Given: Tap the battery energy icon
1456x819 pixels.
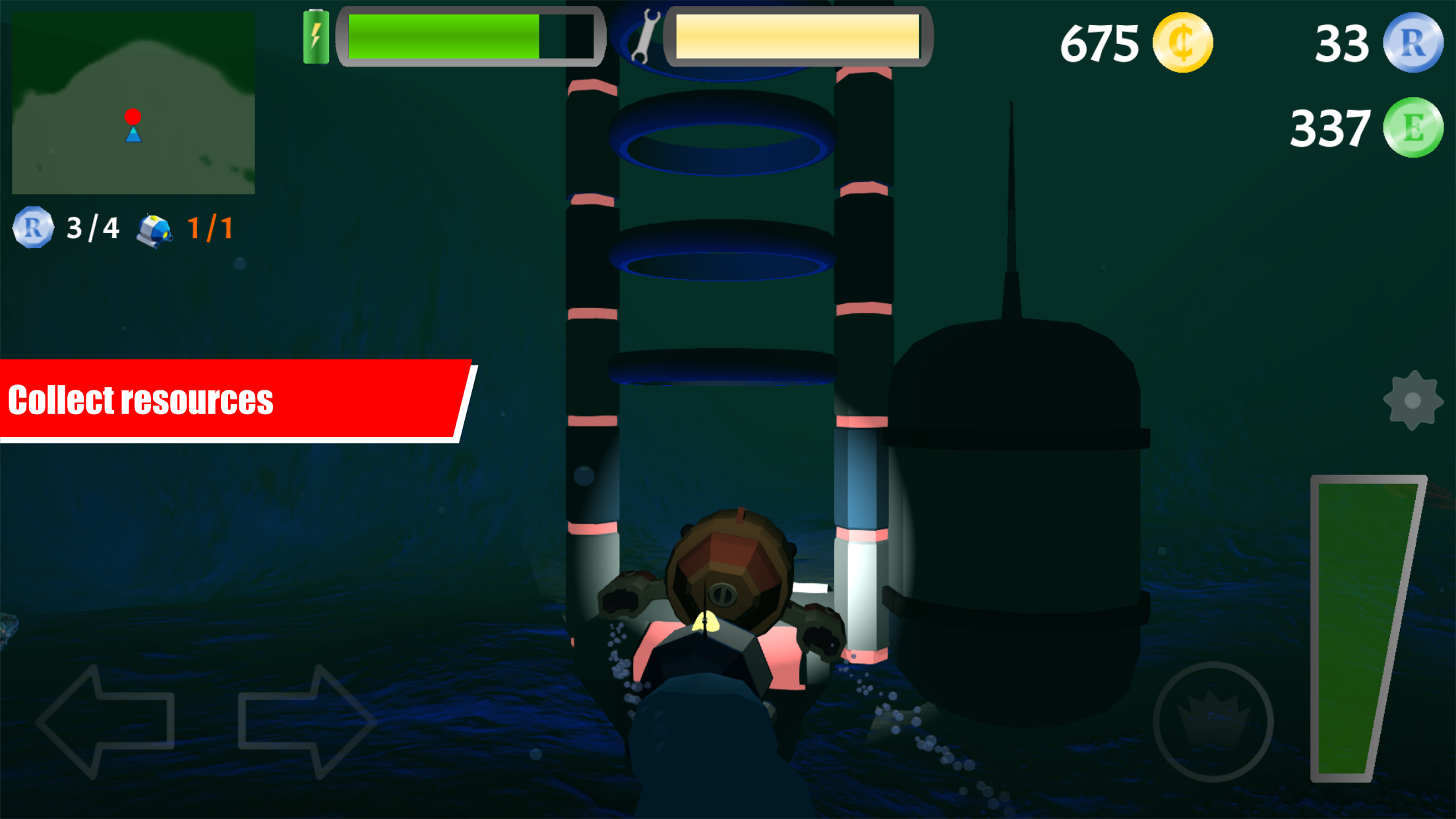Looking at the screenshot, I should coord(317,36).
